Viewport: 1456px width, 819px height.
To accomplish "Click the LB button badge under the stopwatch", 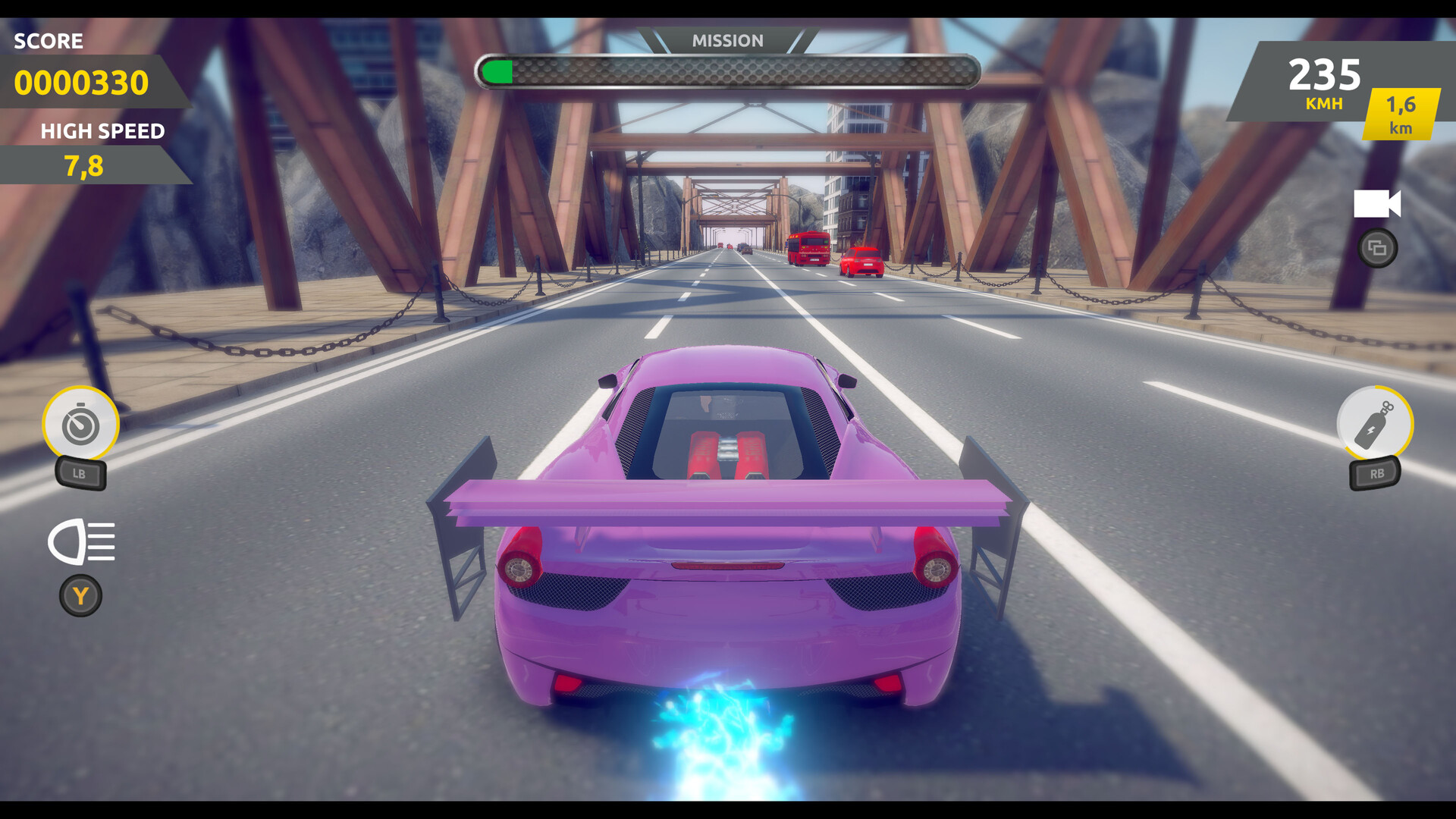I will click(x=80, y=475).
